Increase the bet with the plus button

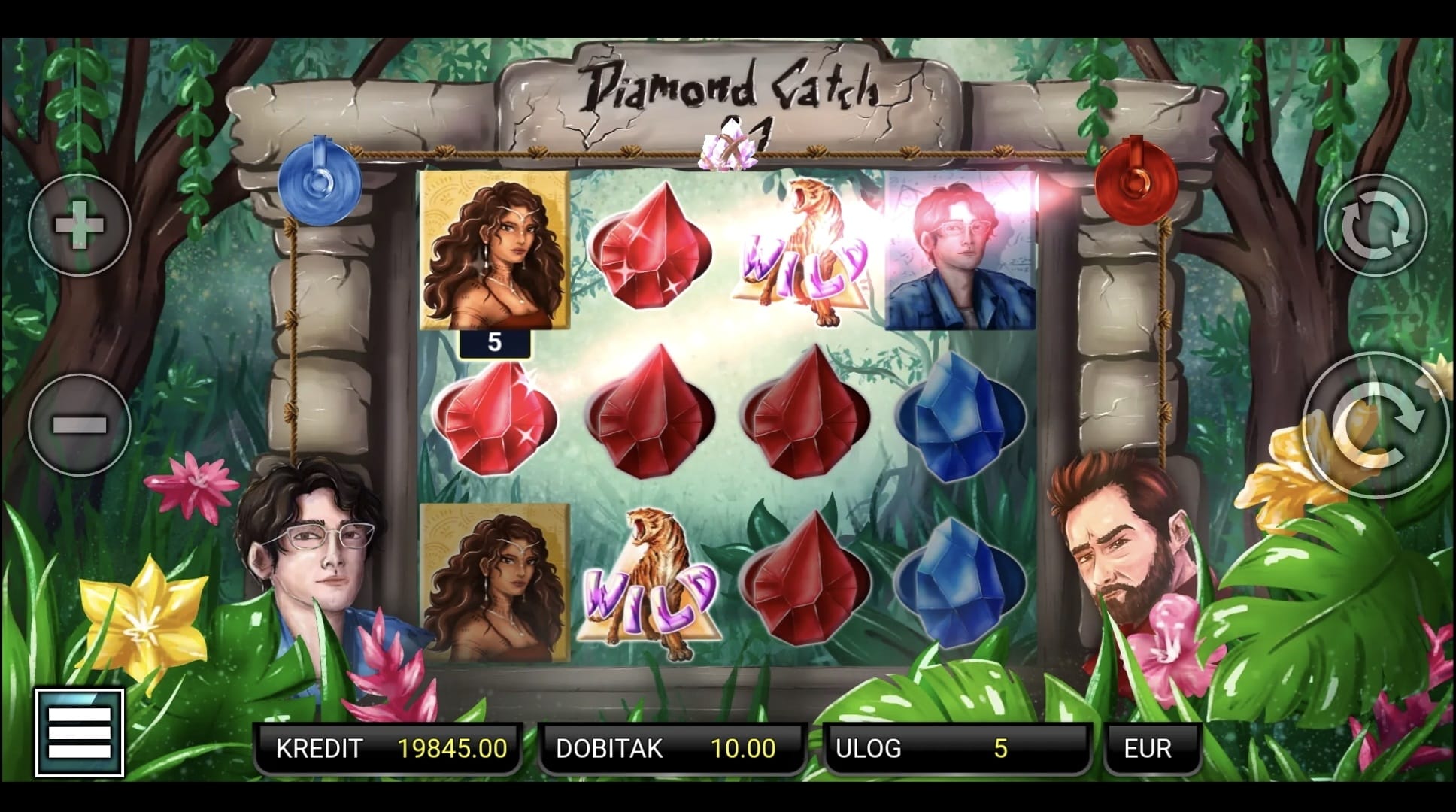80,225
